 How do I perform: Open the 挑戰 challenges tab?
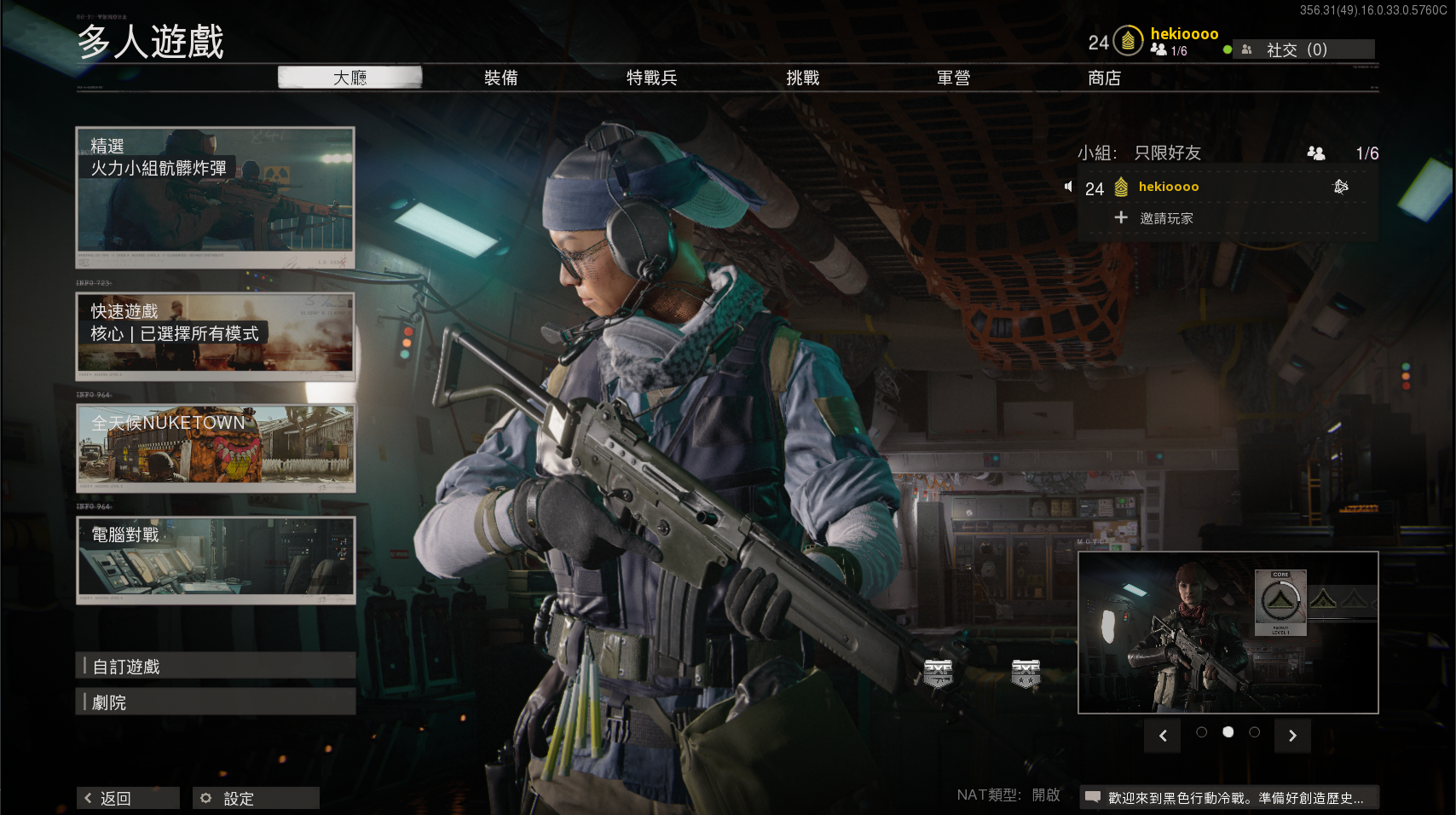[x=802, y=78]
